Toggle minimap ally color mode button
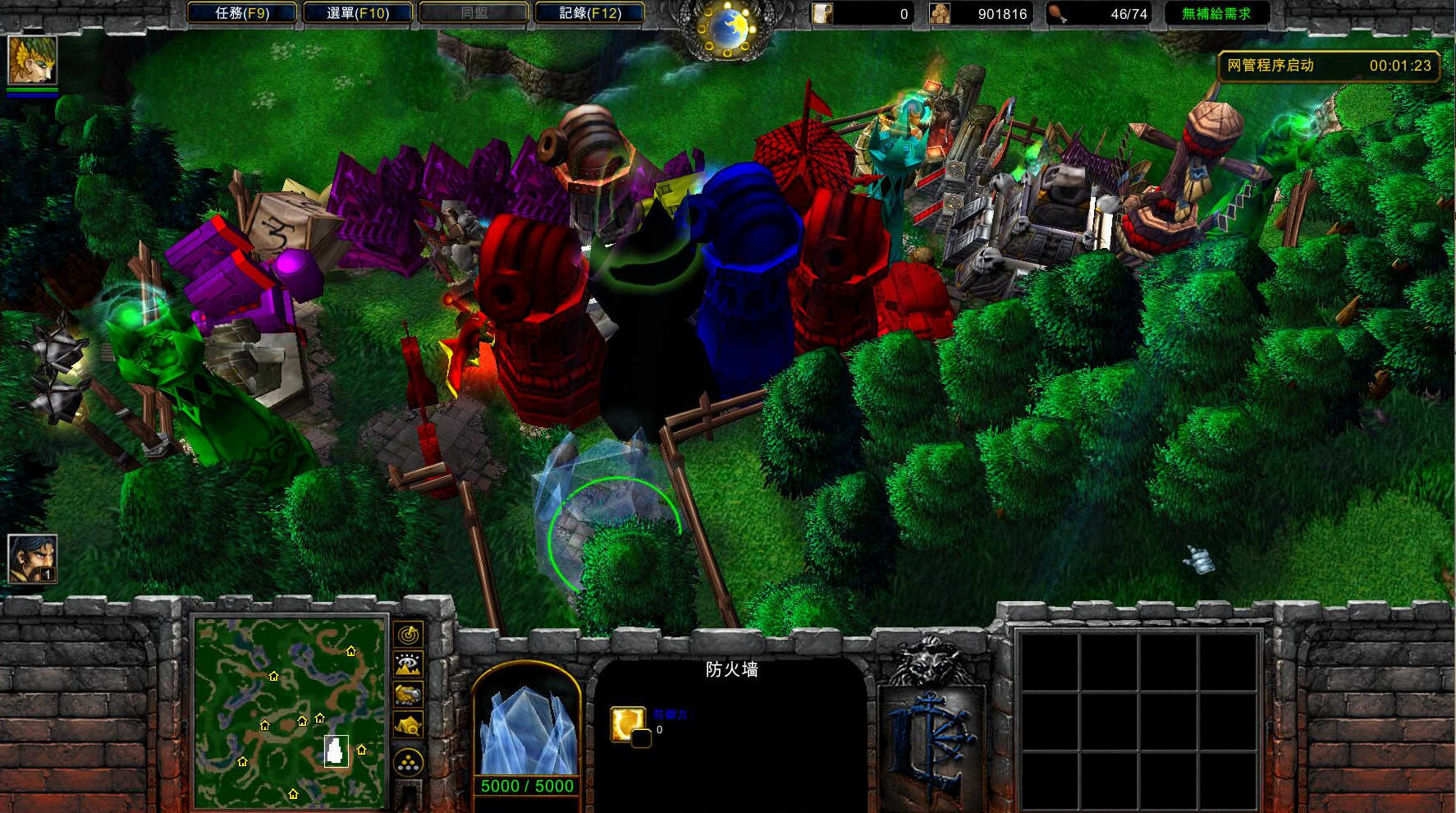The height and width of the screenshot is (813, 1456). (409, 695)
